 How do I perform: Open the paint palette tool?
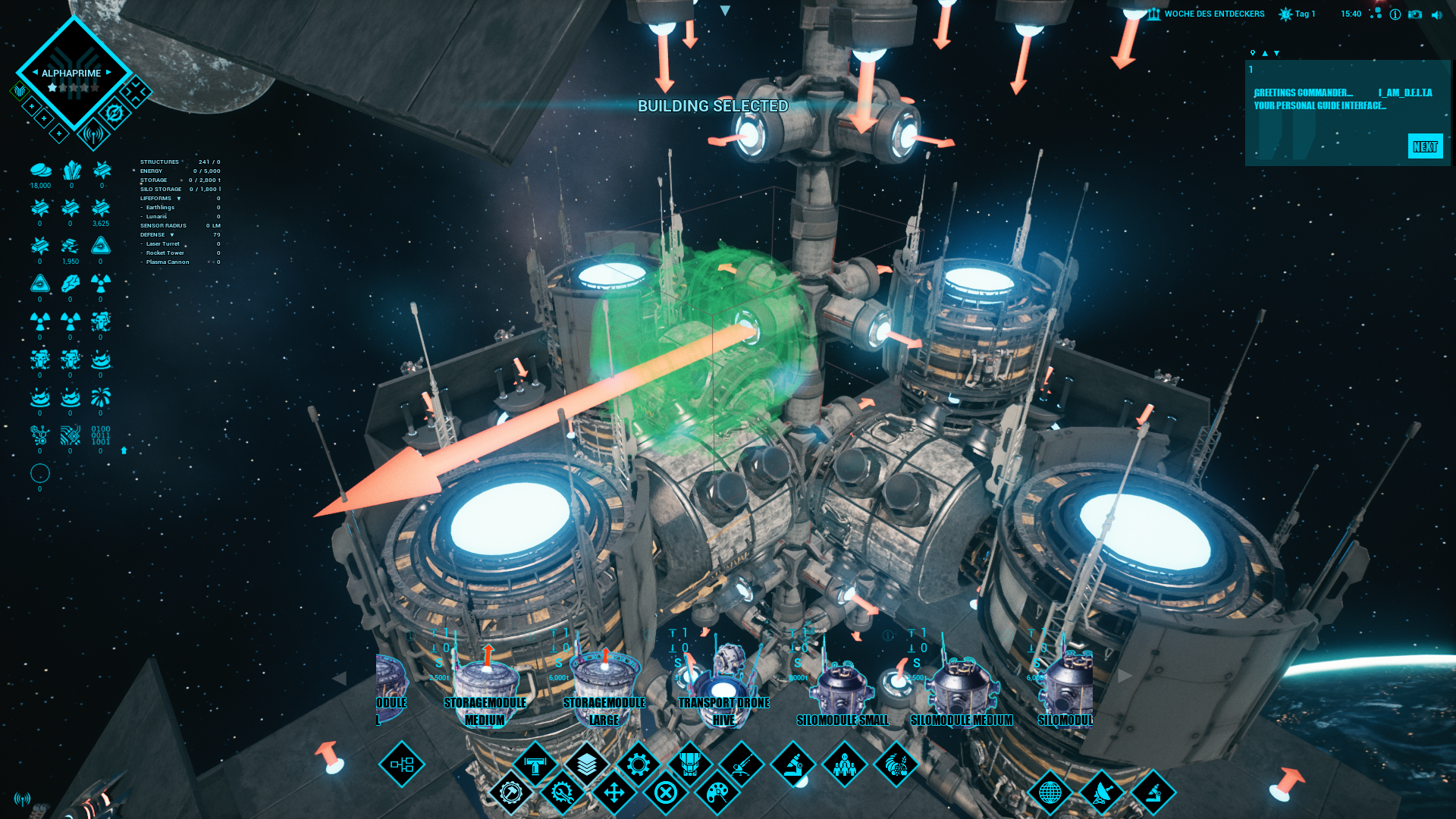pos(717,793)
